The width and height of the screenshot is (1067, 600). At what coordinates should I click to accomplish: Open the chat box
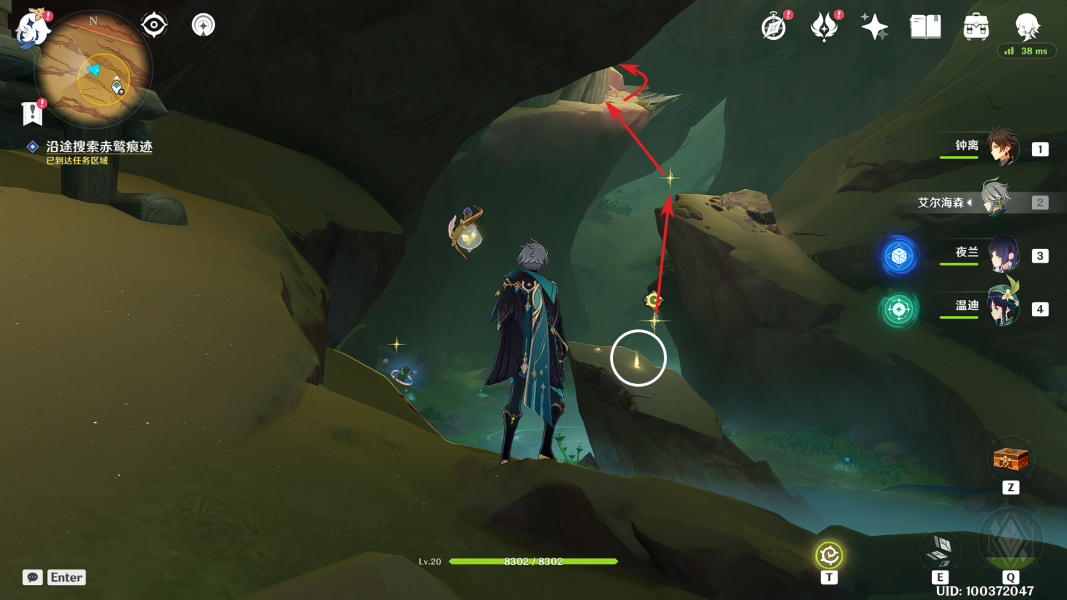[x=33, y=577]
